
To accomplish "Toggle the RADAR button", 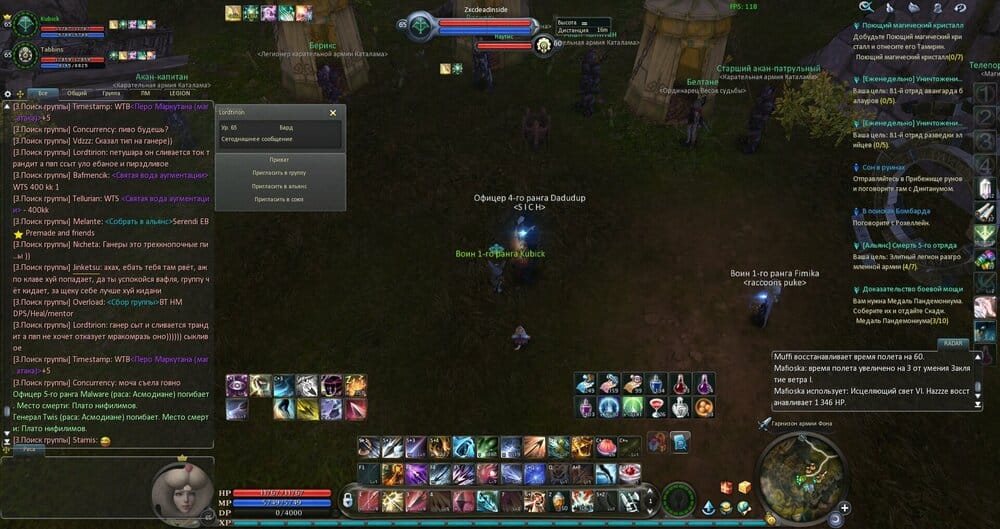I will point(952,343).
